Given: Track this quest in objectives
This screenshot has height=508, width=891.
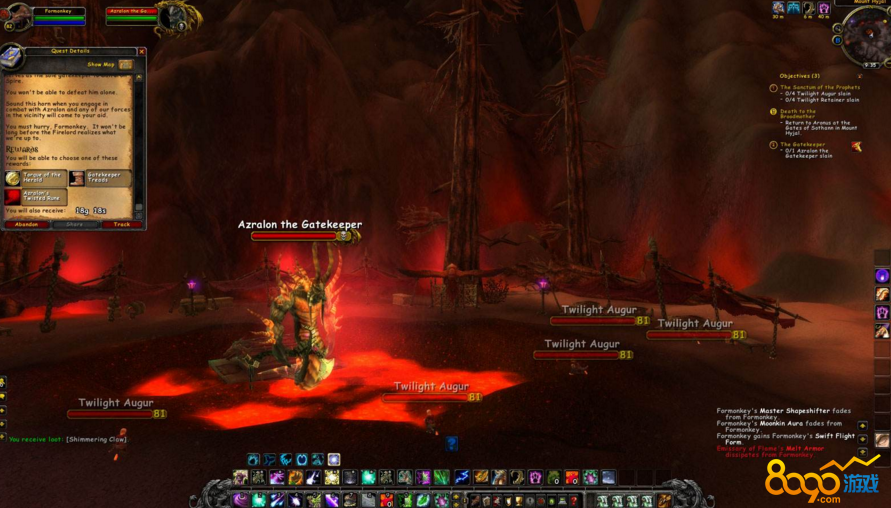Looking at the screenshot, I should click(121, 224).
